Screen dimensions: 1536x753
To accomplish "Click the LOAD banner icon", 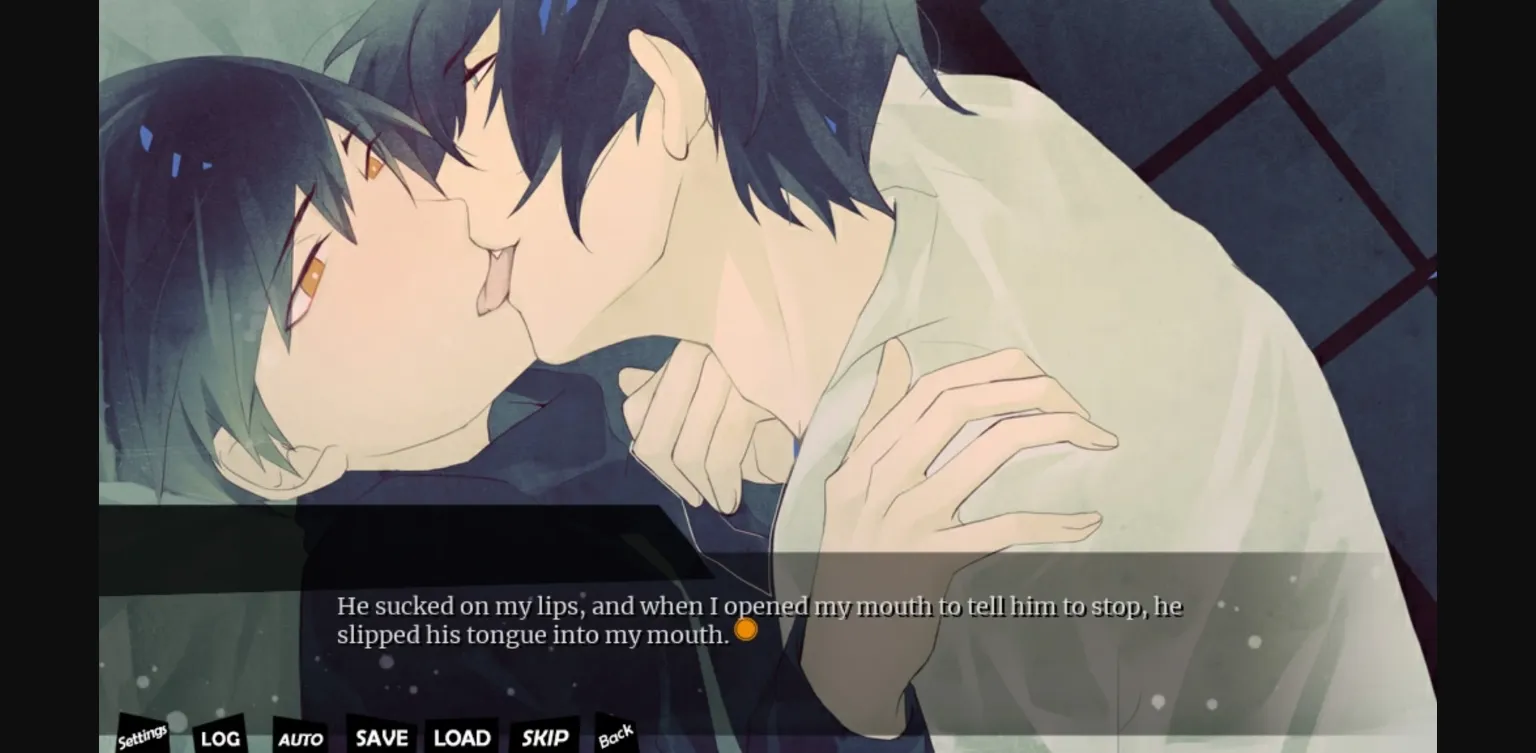I will pyautogui.click(x=461, y=737).
